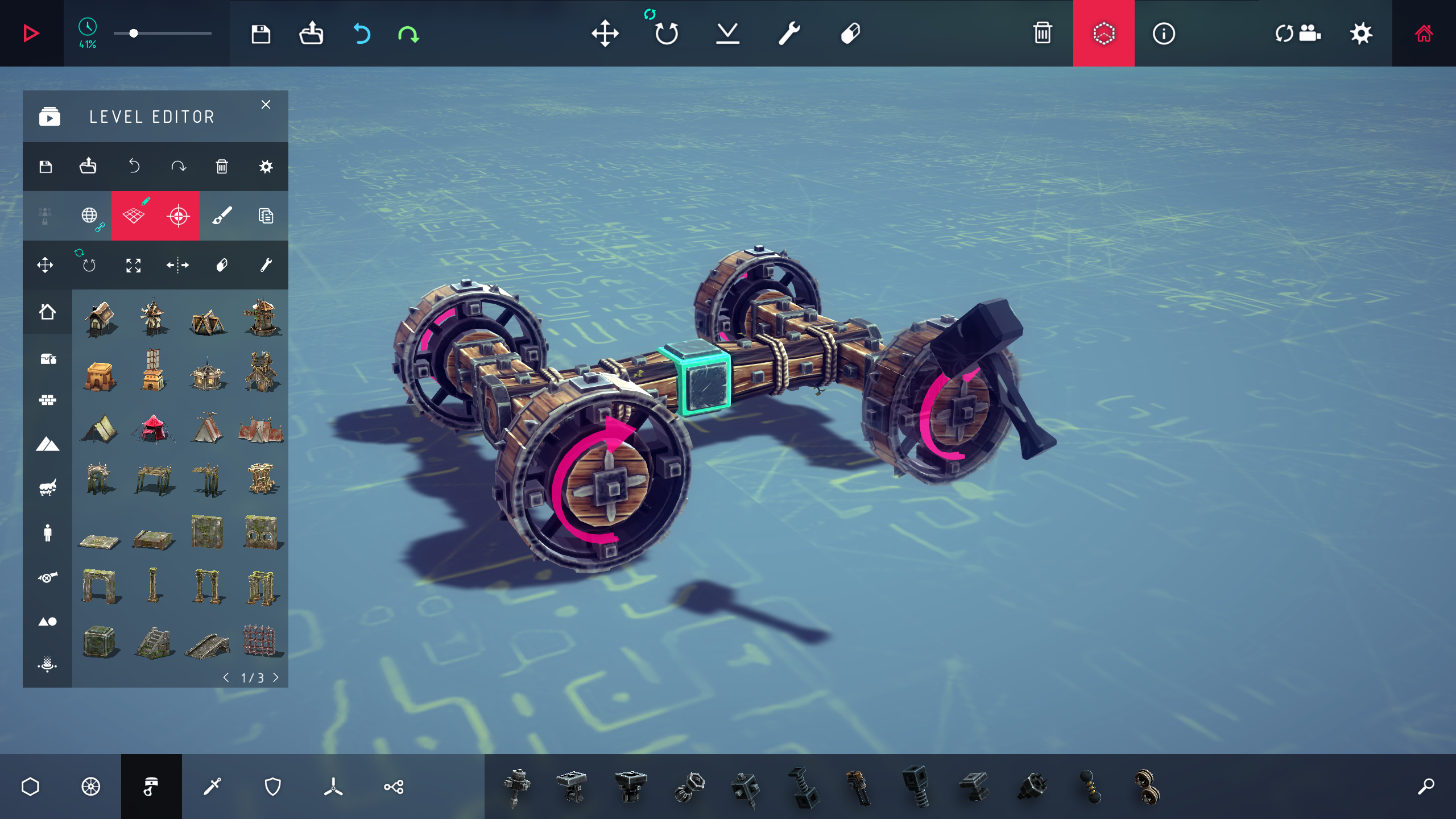Screen dimensions: 1456x819
Task: Select the copy tool in the Level Editor
Action: (266, 216)
